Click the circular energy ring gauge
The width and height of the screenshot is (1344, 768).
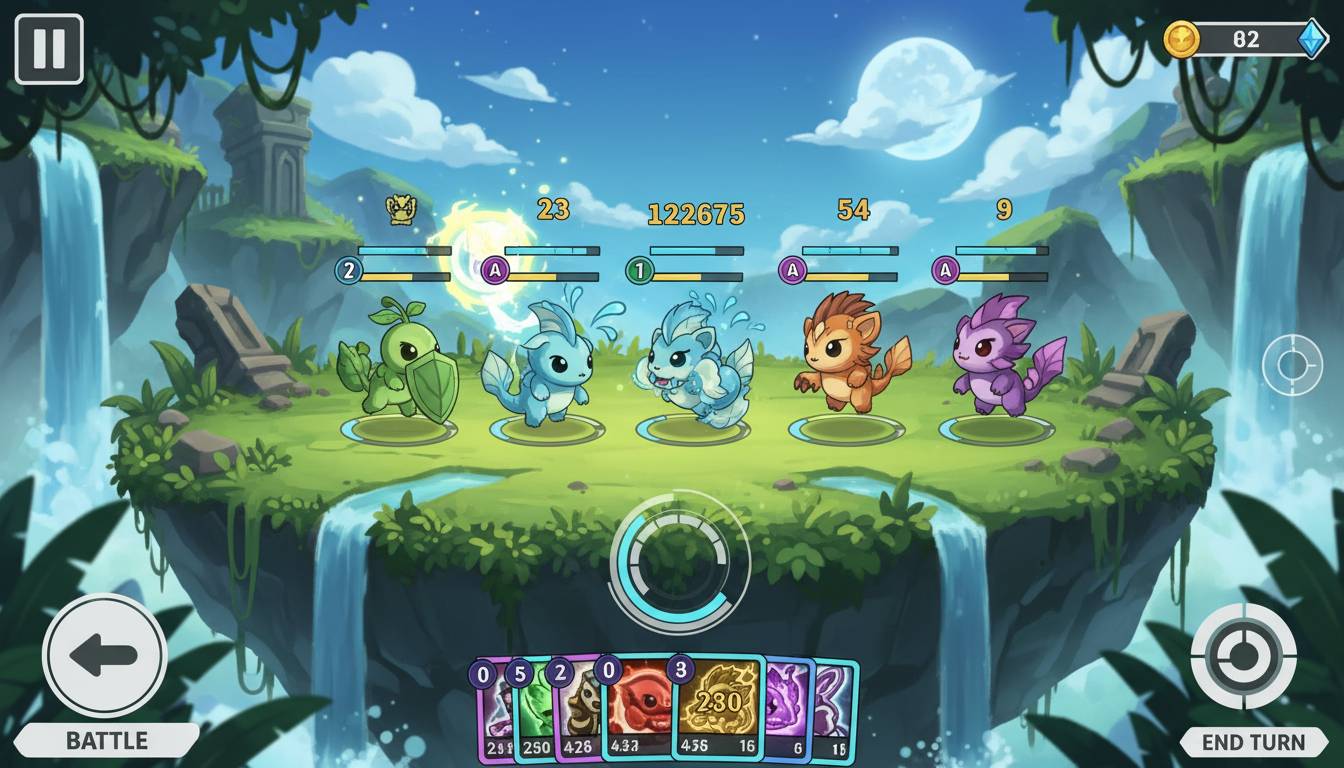[x=679, y=560]
